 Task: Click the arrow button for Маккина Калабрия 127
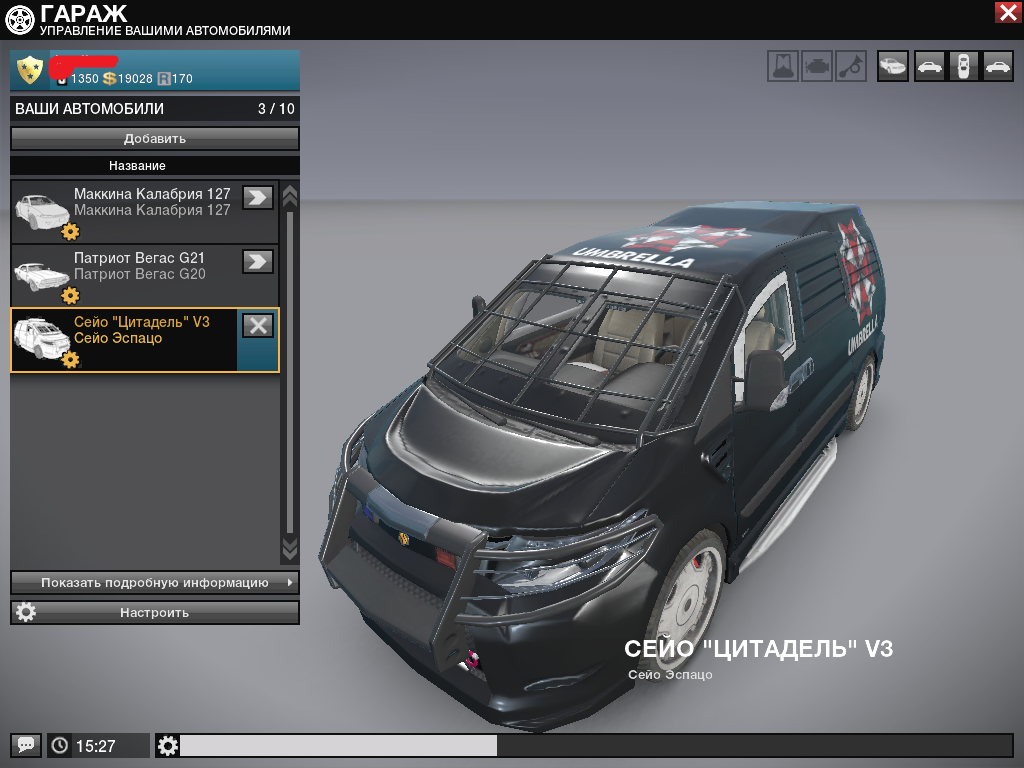click(x=258, y=197)
